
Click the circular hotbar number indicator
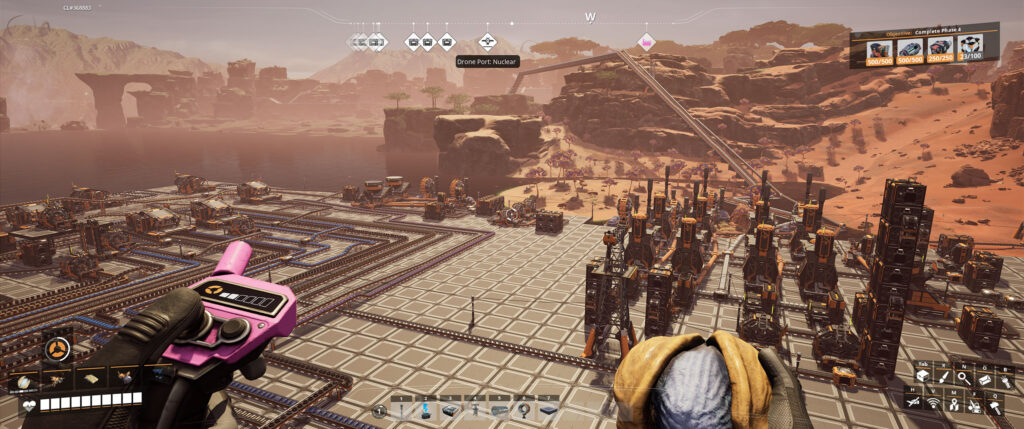coord(380,410)
